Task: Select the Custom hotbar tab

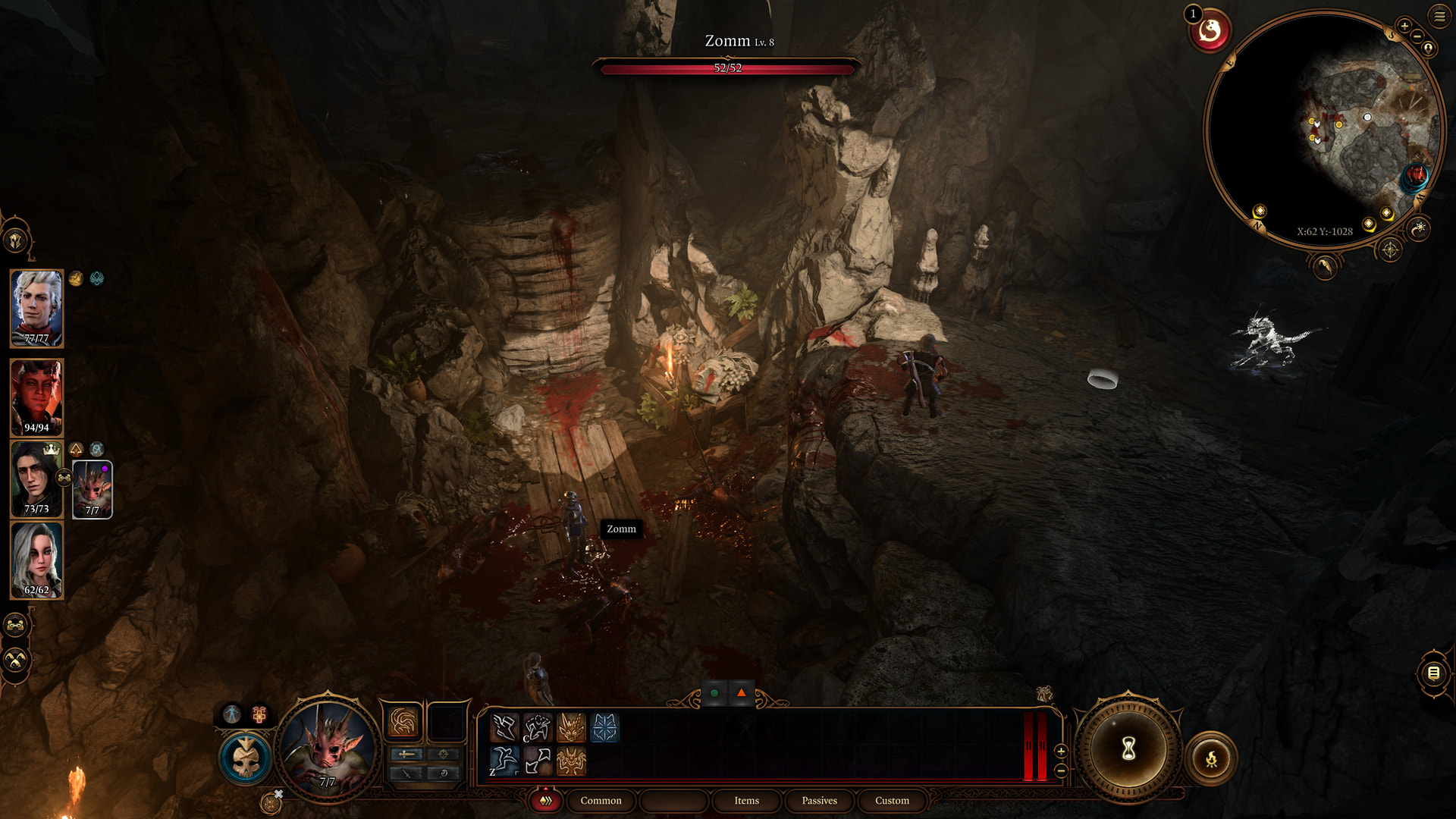Action: click(892, 801)
